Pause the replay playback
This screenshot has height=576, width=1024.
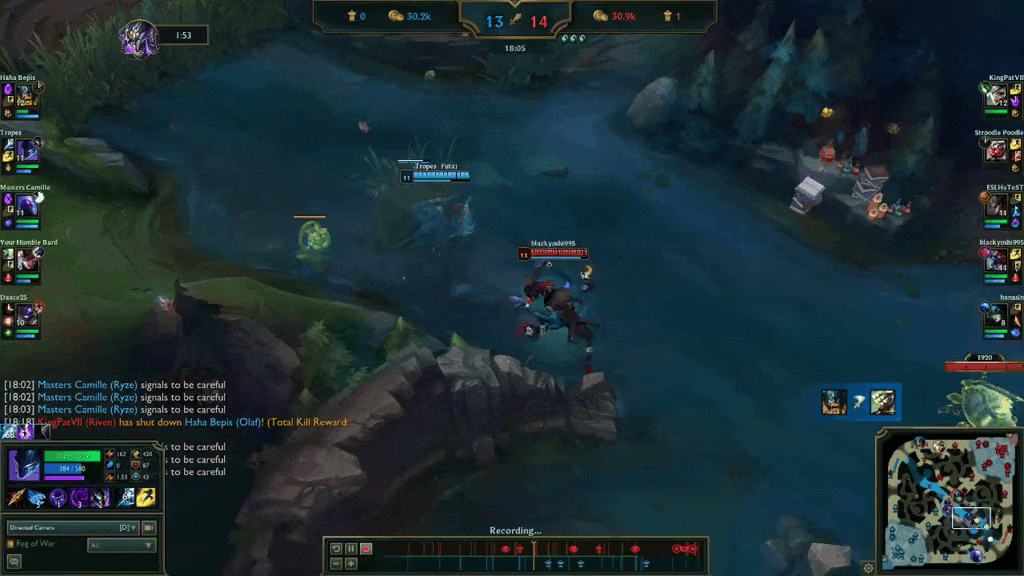(x=351, y=549)
